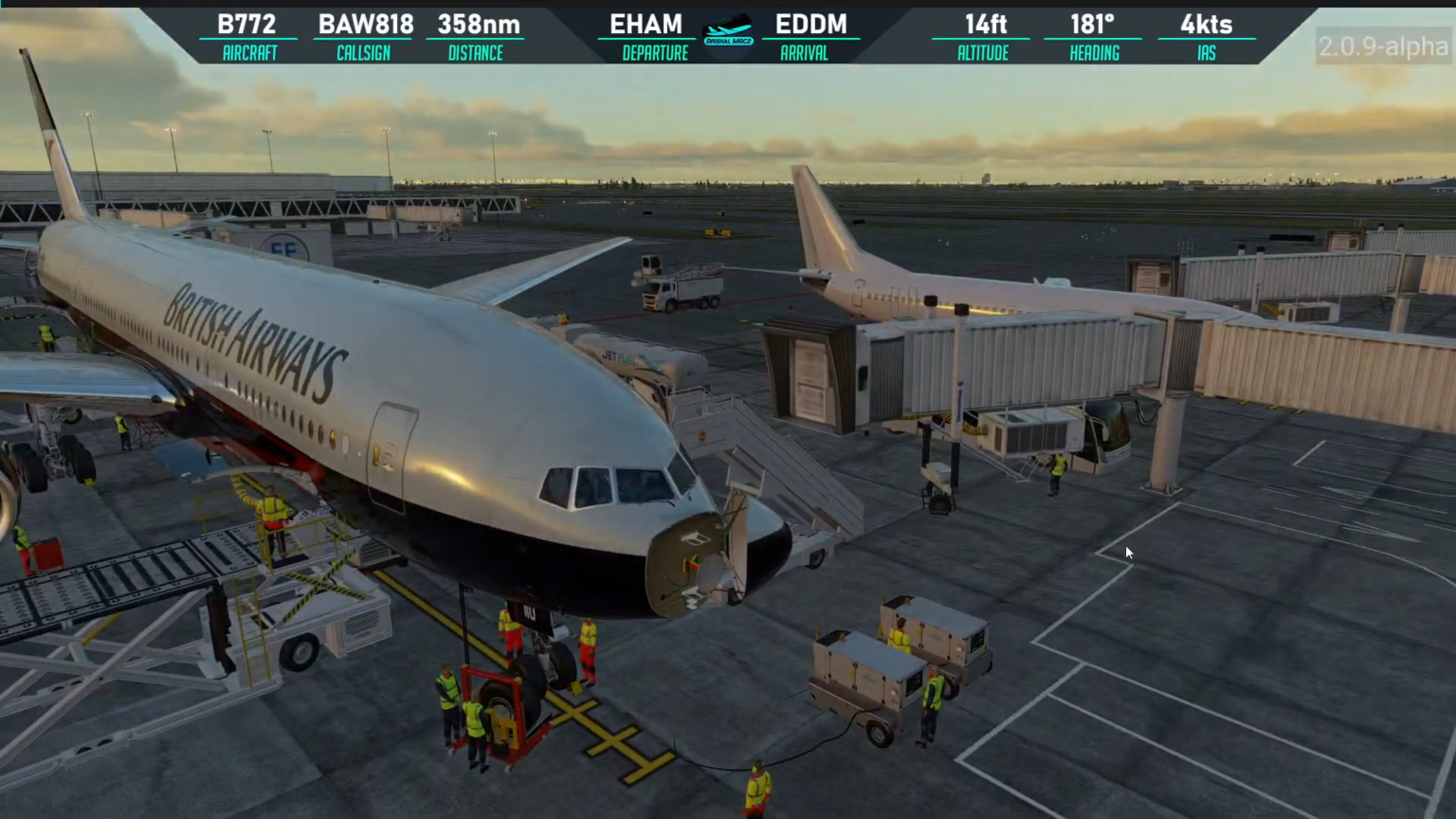
Task: Open the 358nm distance readout
Action: pyautogui.click(x=476, y=25)
